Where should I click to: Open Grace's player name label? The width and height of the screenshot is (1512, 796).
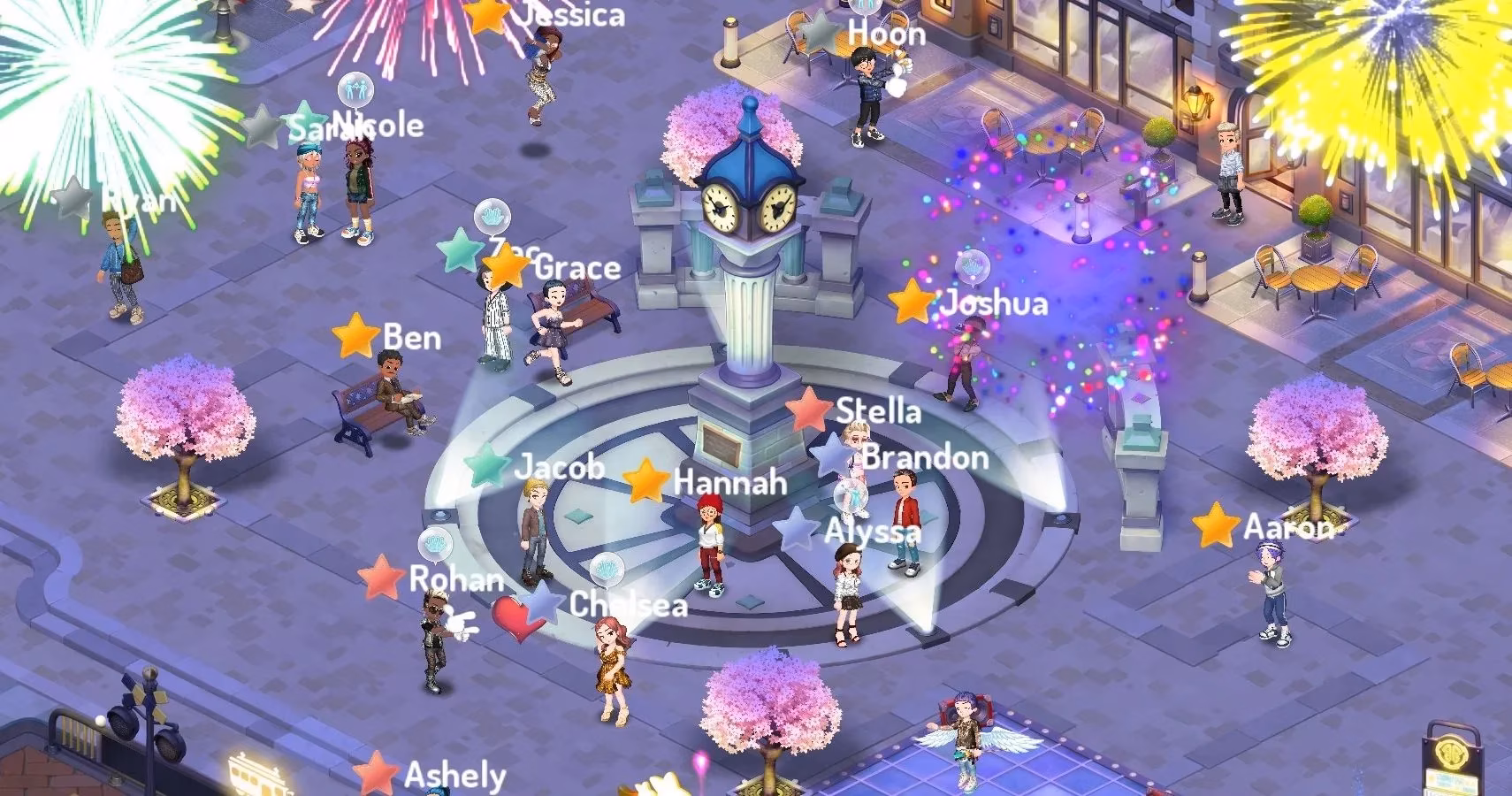click(577, 267)
